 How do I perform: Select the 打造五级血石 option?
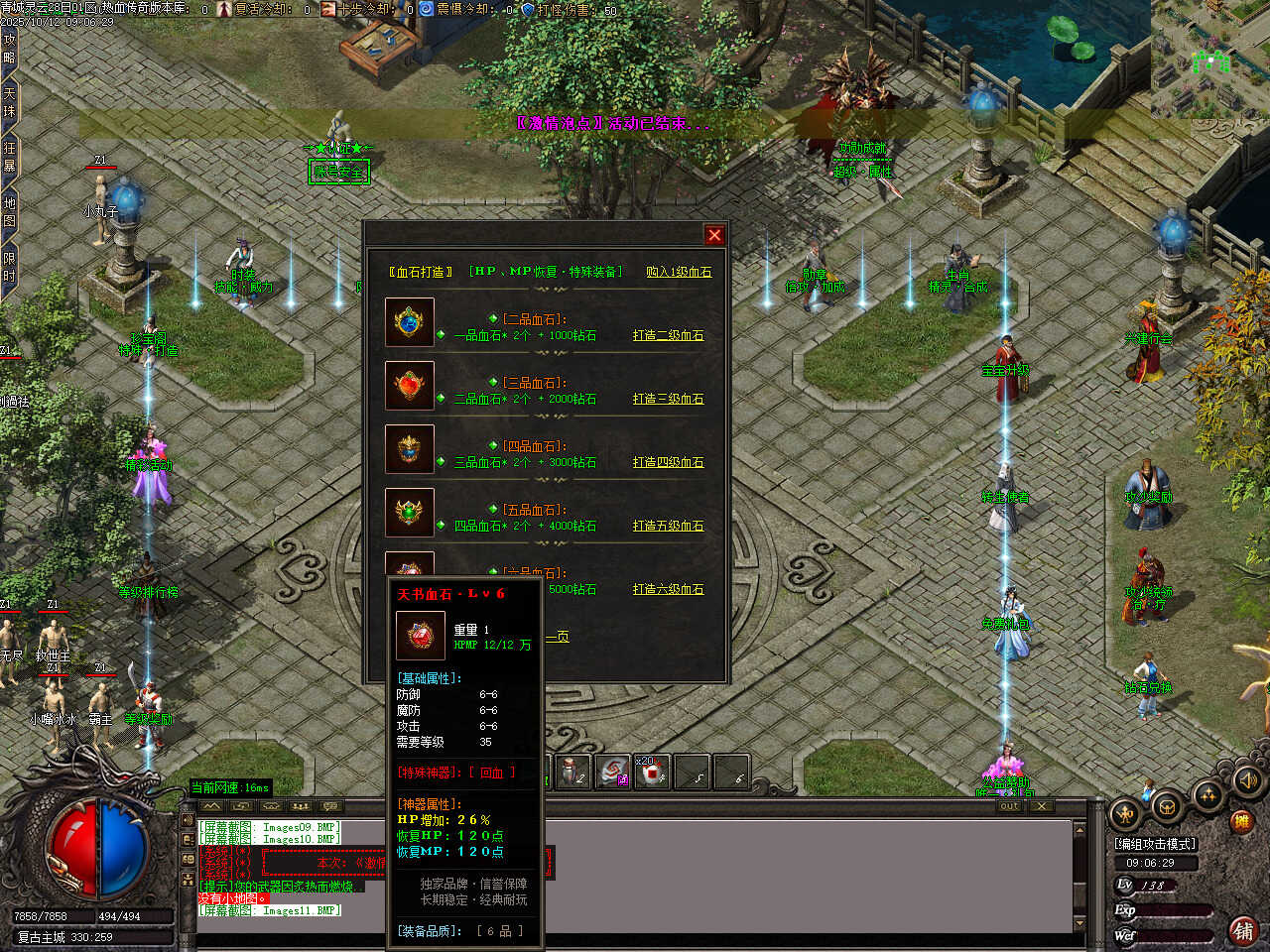pos(668,526)
